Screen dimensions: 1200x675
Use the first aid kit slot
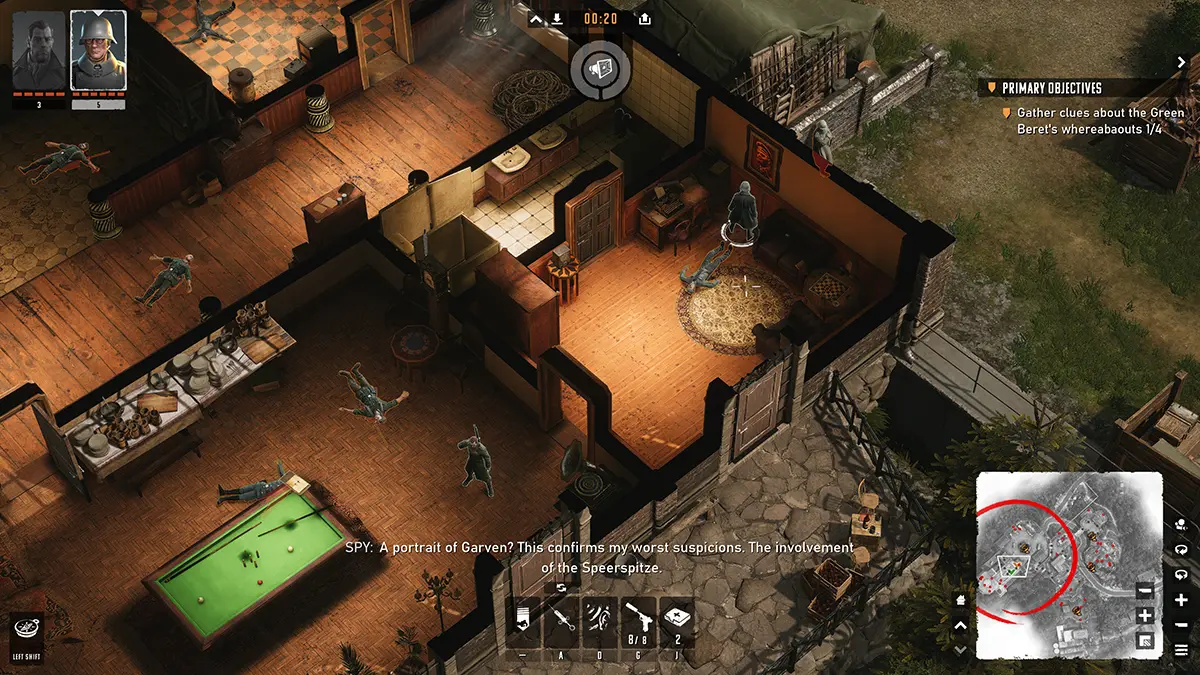[677, 620]
